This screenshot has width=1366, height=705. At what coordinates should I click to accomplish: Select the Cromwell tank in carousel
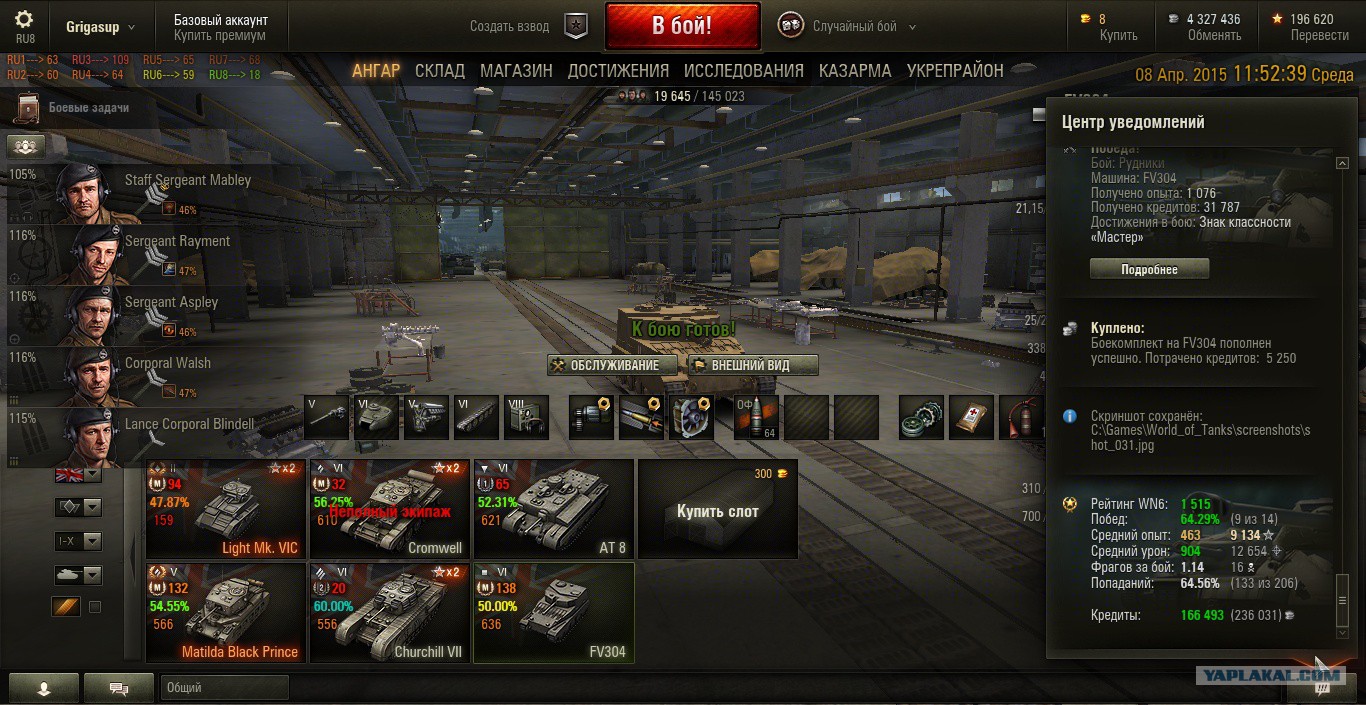point(389,508)
